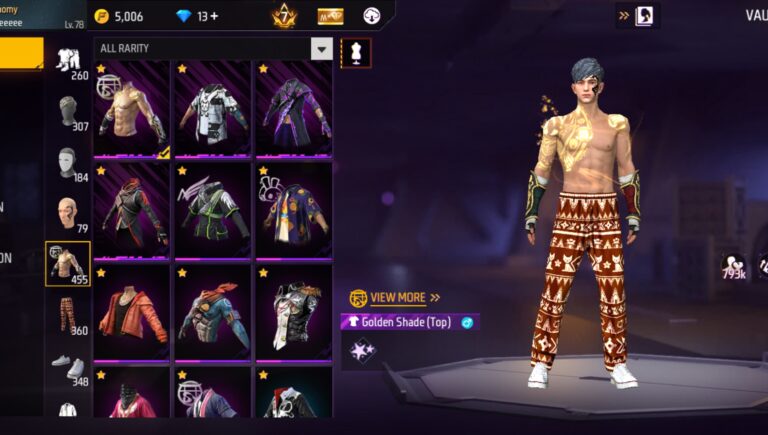Select the black and white skeleton vest
768x435 pixels.
pos(293,312)
